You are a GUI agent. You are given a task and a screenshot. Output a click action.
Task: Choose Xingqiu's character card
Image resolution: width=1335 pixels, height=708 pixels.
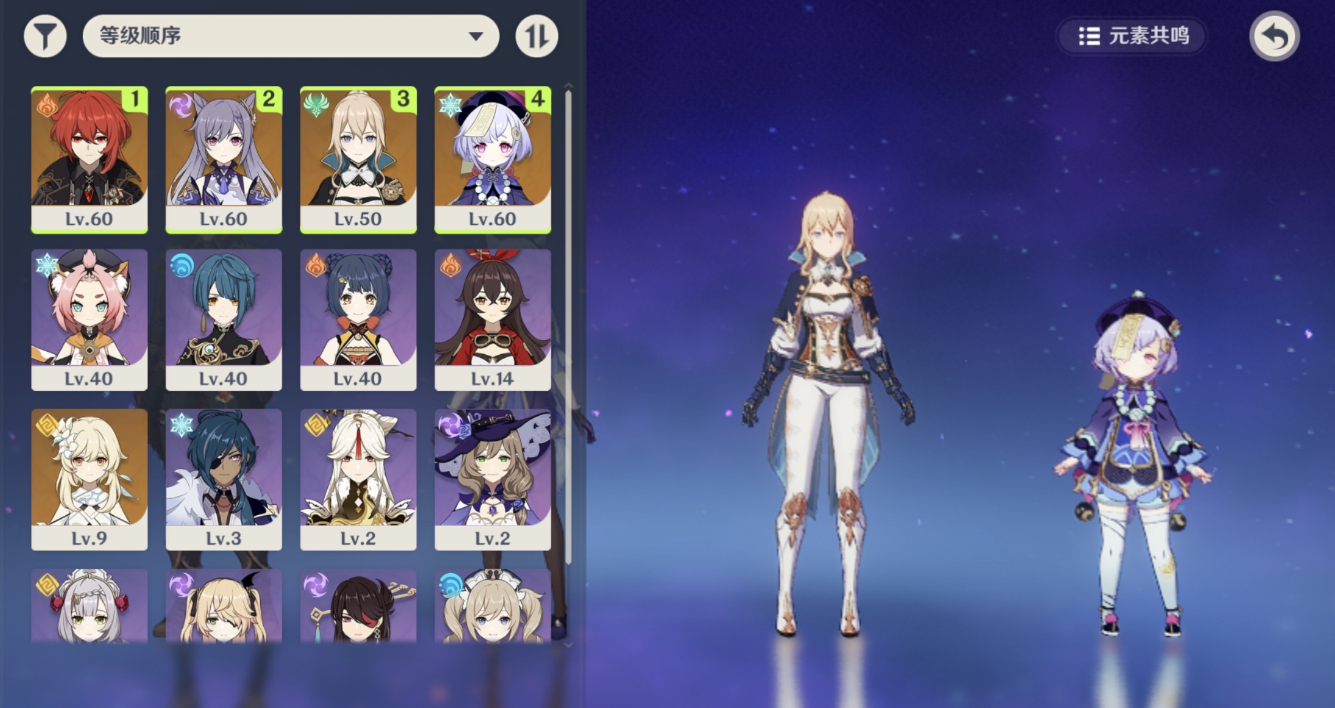click(224, 319)
